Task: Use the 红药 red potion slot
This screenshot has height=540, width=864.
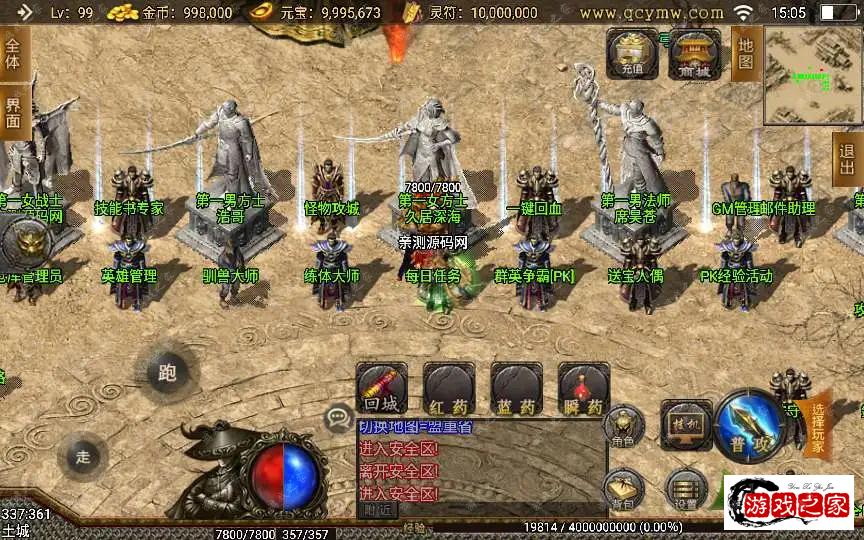Action: point(449,390)
